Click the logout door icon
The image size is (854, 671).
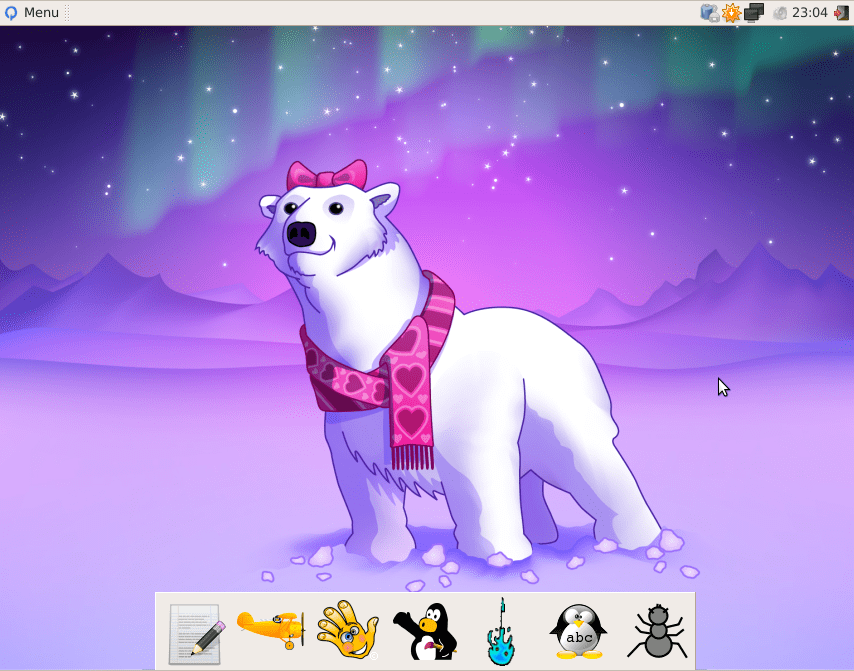(841, 13)
